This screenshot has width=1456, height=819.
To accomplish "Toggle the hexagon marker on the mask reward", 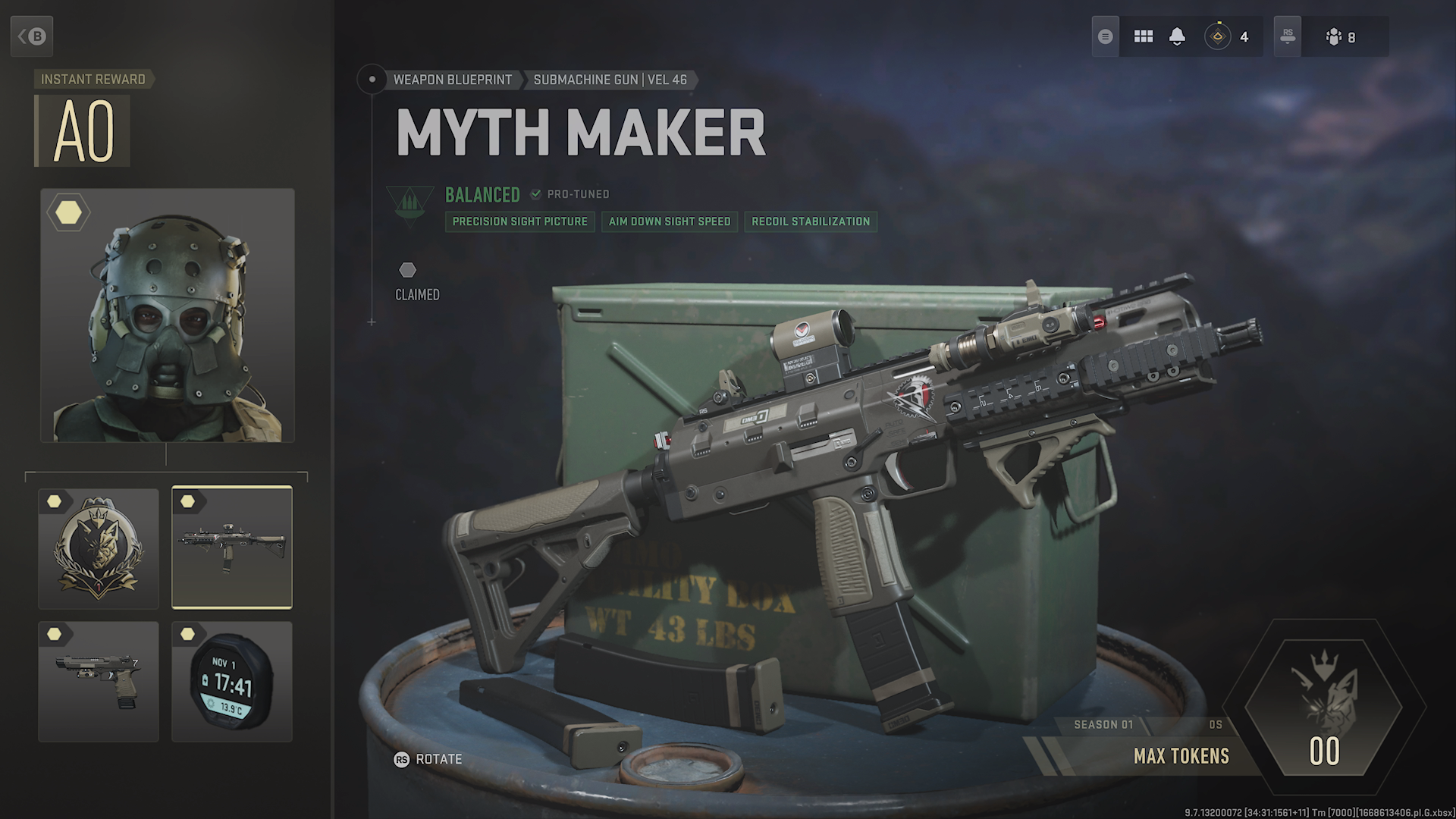I will [x=67, y=213].
